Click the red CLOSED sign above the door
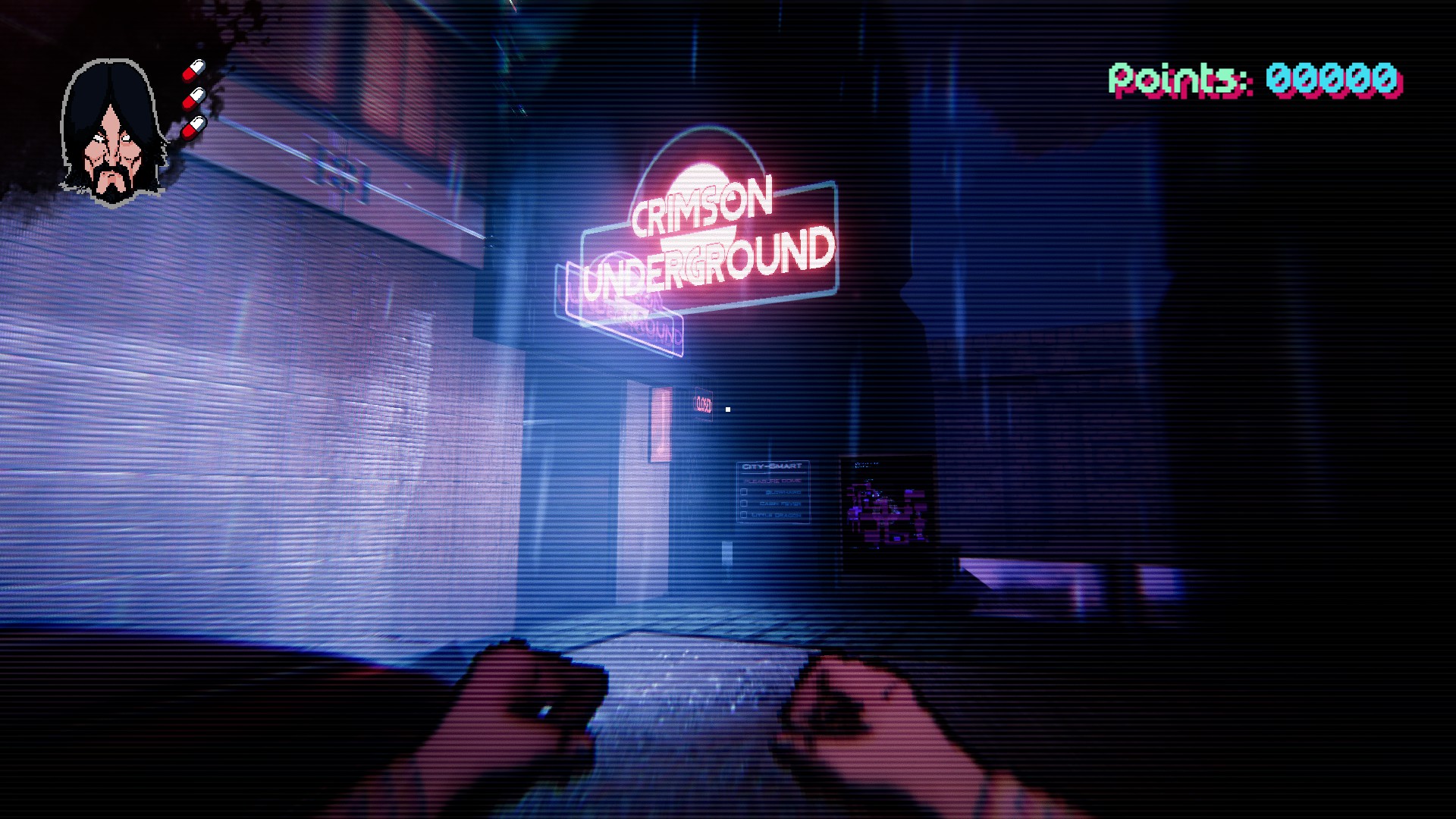Screen dimensions: 1456x819 (x=704, y=403)
